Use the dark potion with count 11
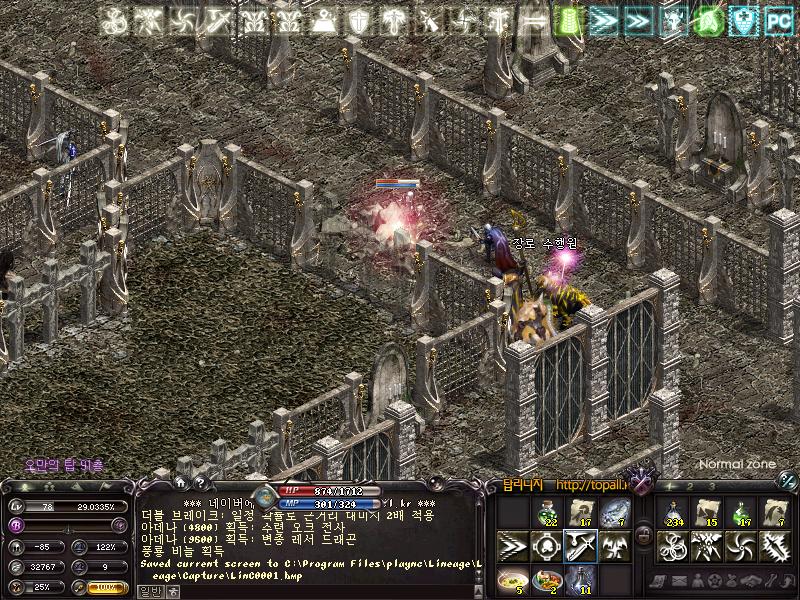This screenshot has height=600, width=800. 581,579
